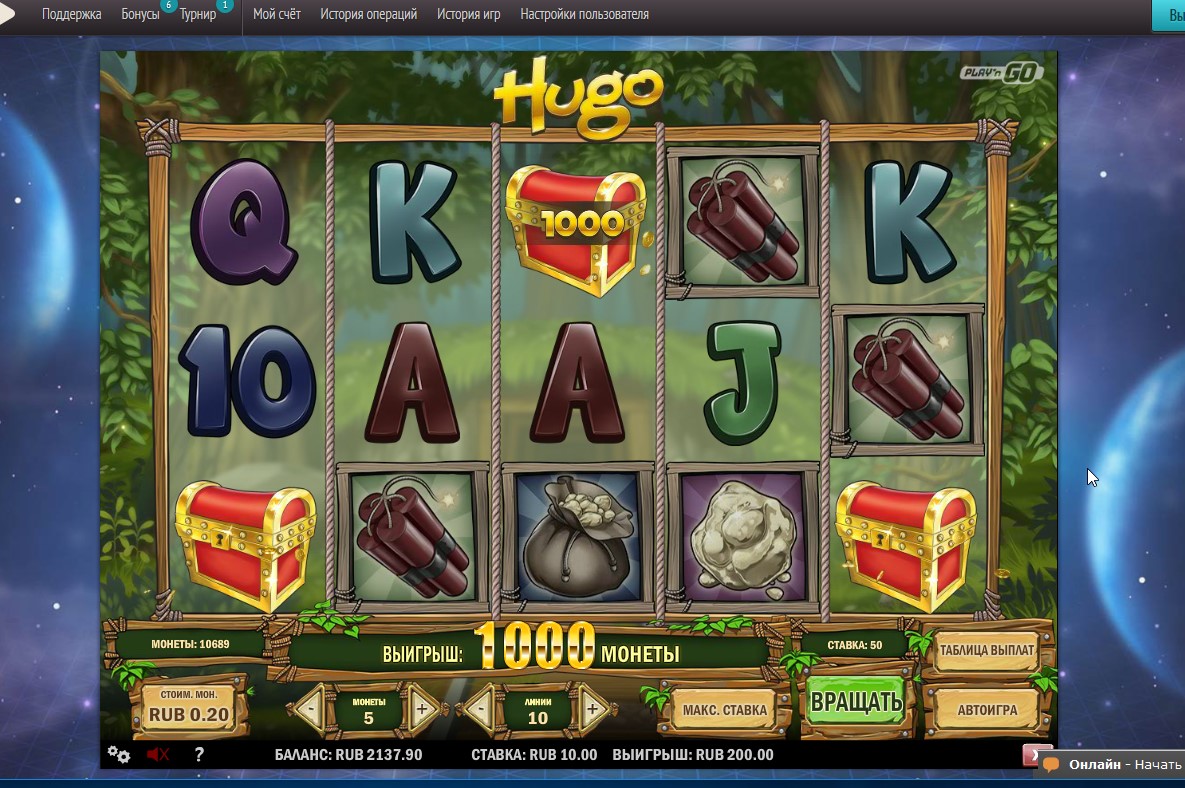This screenshot has height=788, width=1185.
Task: Open the ТАБЛИЦА ВЫПЛАТ paytable
Action: [x=986, y=651]
